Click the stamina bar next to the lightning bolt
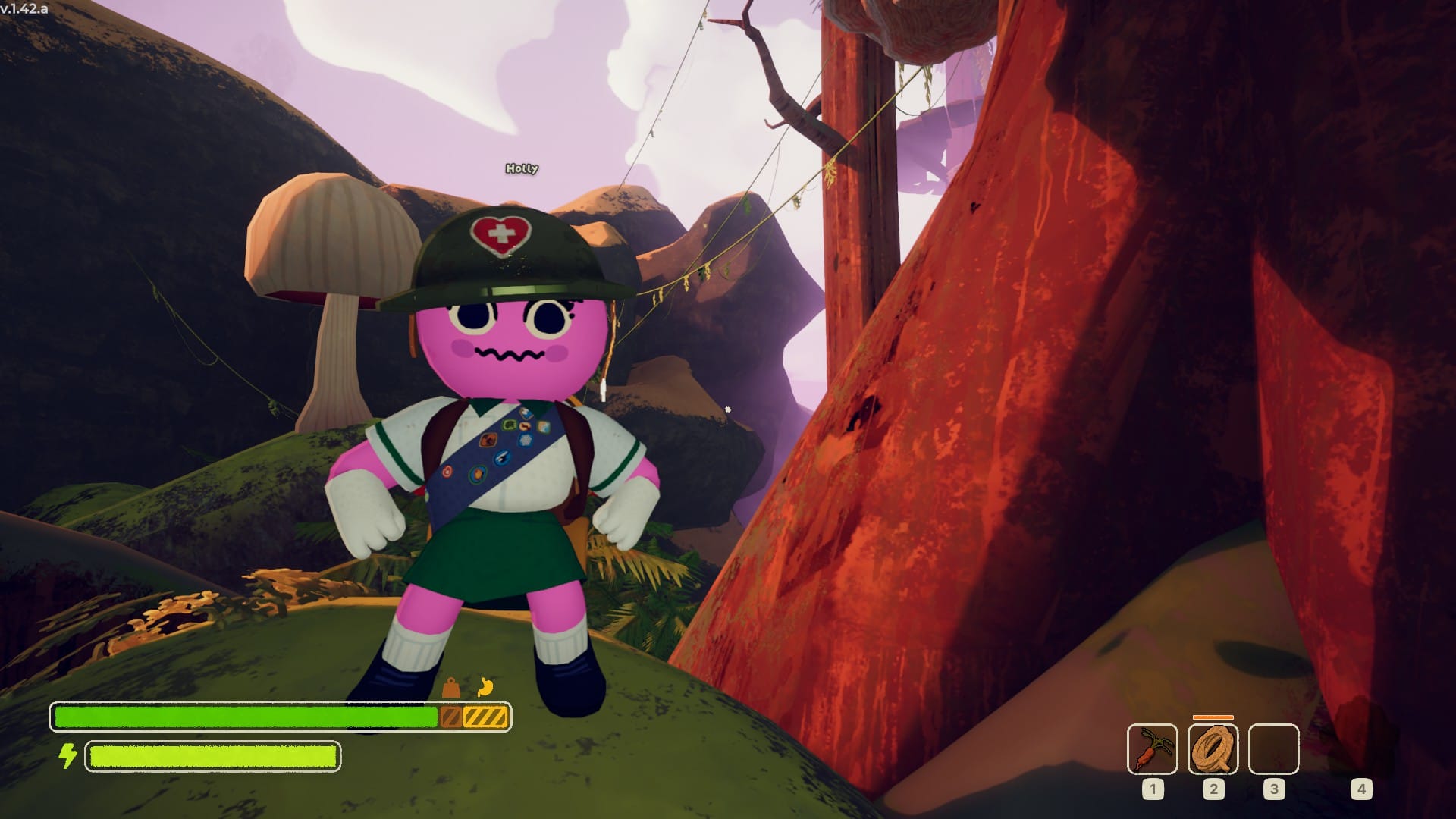 [212, 755]
